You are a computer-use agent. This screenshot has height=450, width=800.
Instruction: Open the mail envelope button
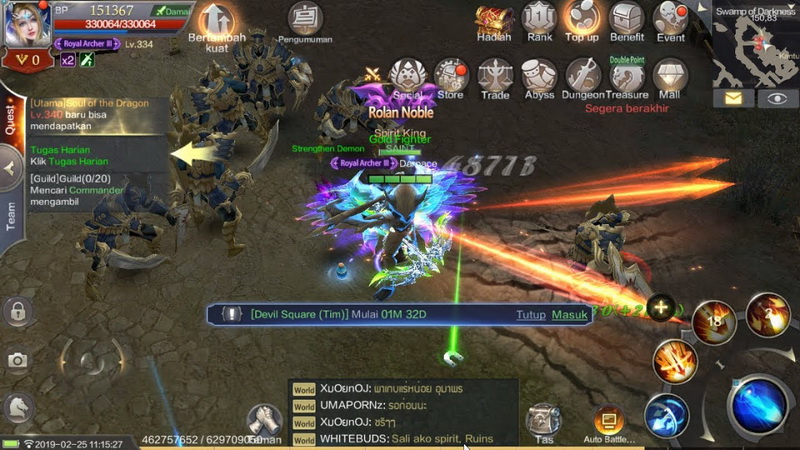click(733, 98)
